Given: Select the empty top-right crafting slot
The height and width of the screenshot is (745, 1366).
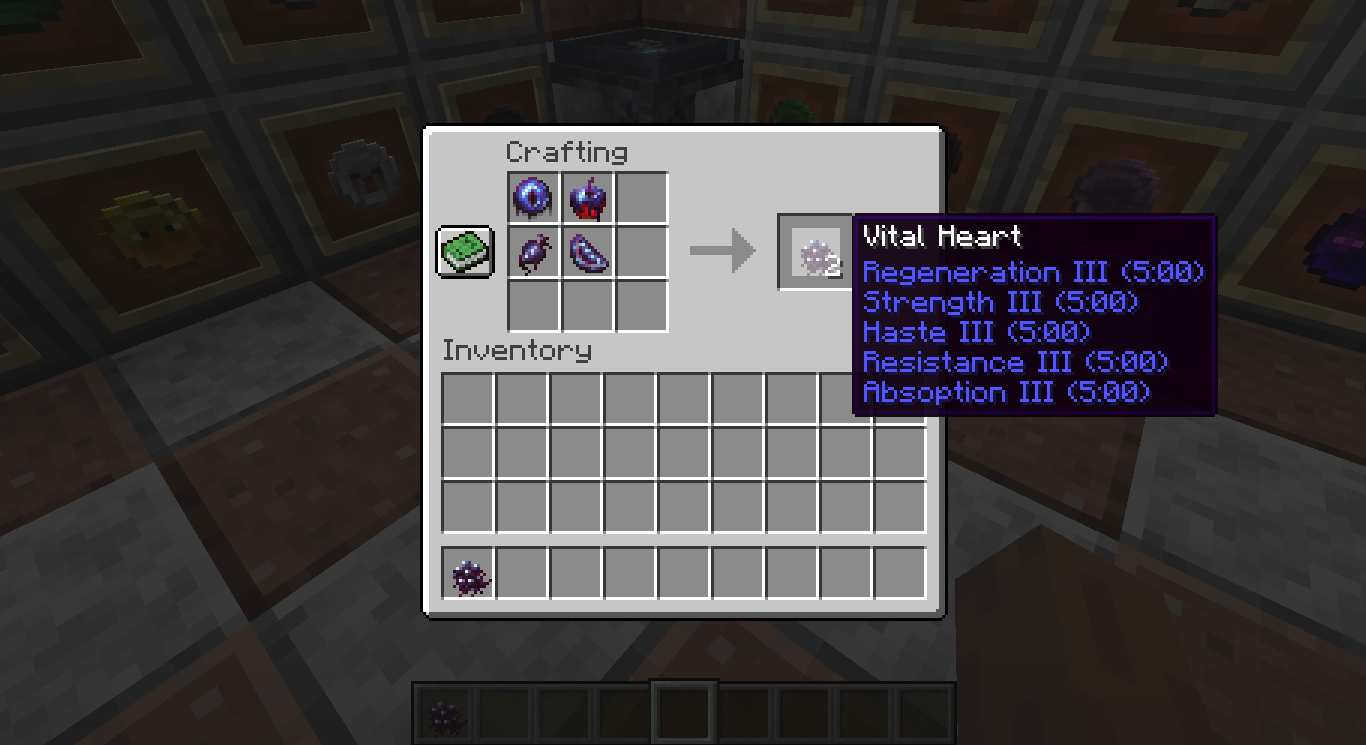Looking at the screenshot, I should click(641, 198).
